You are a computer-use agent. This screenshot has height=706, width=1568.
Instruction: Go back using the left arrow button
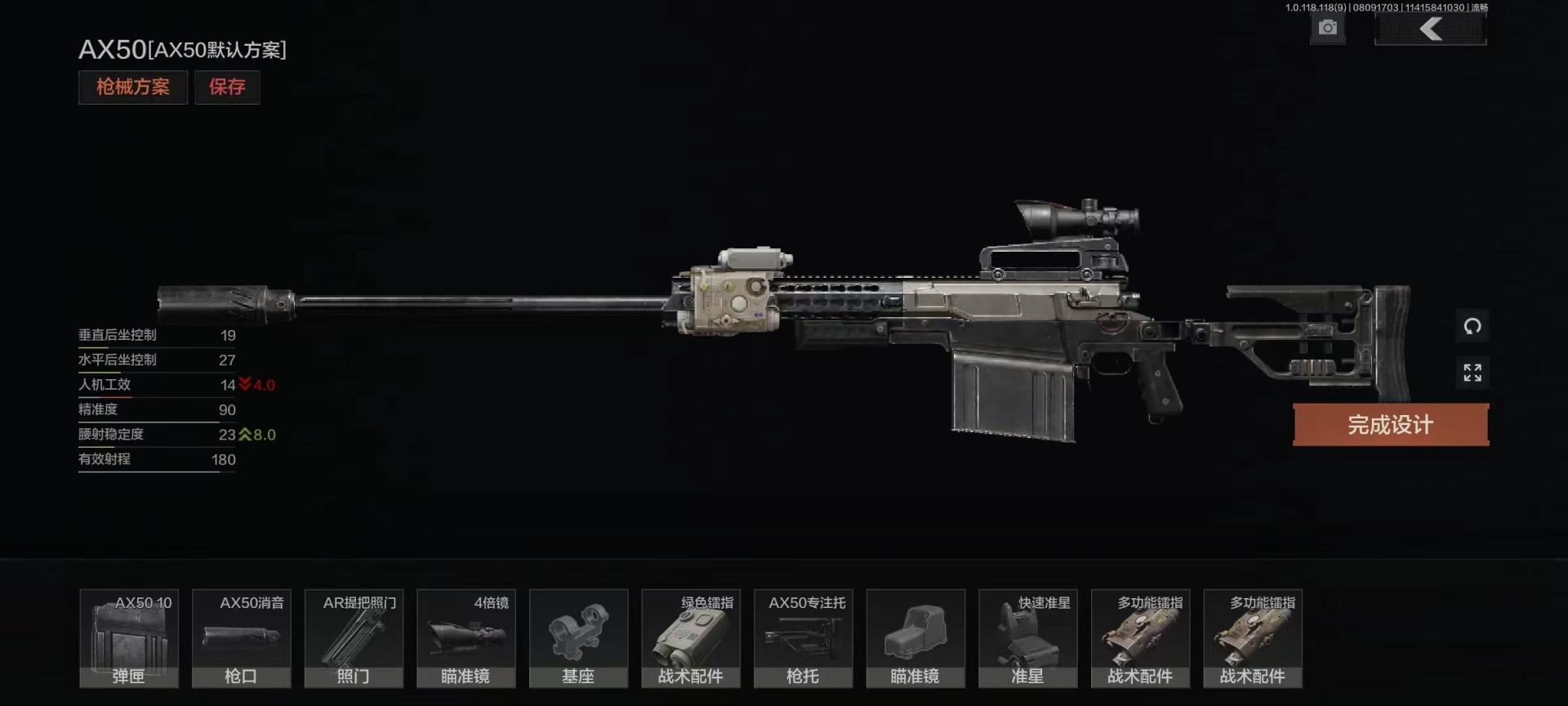coord(1430,30)
